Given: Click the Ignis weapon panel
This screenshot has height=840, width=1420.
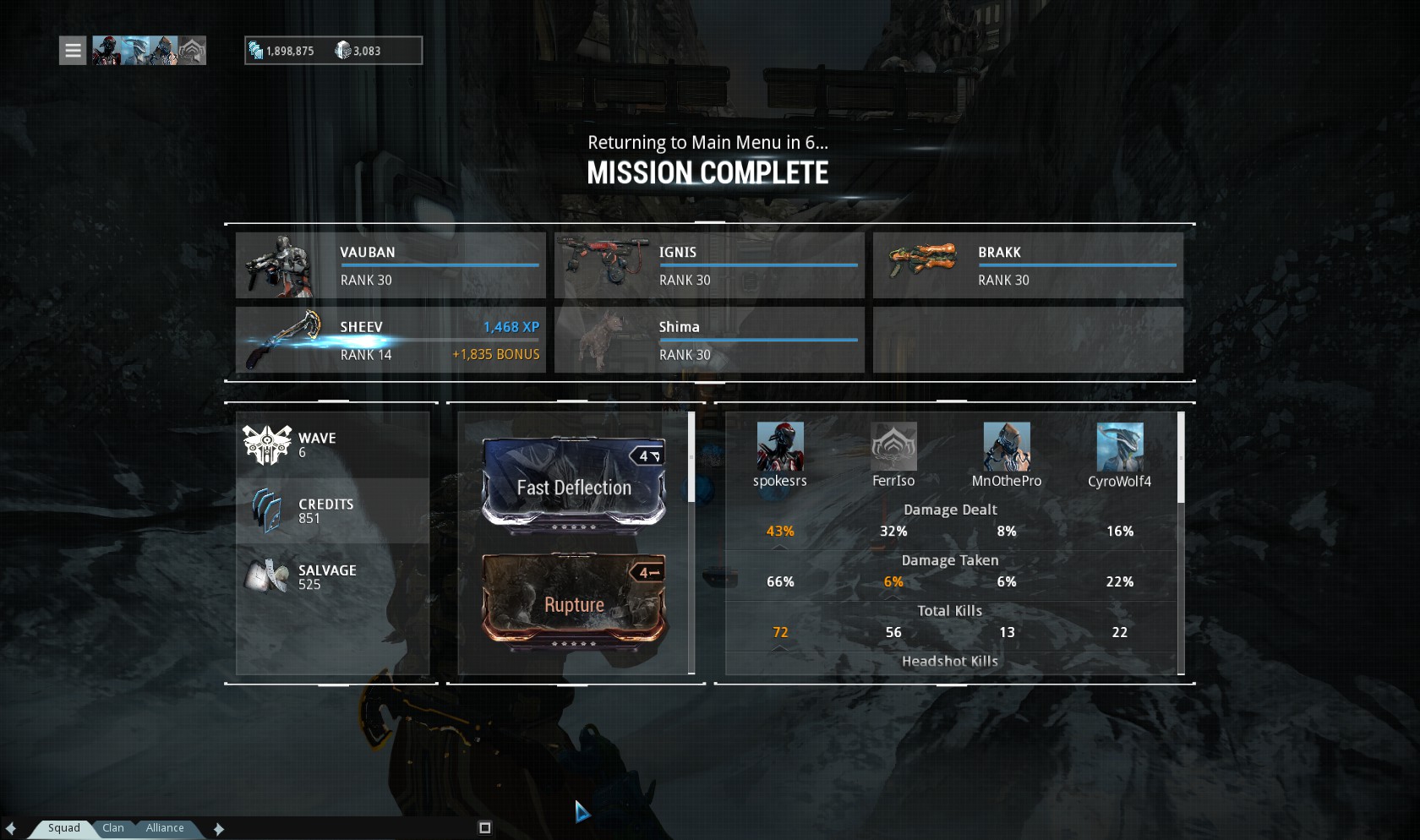Looking at the screenshot, I should point(709,265).
